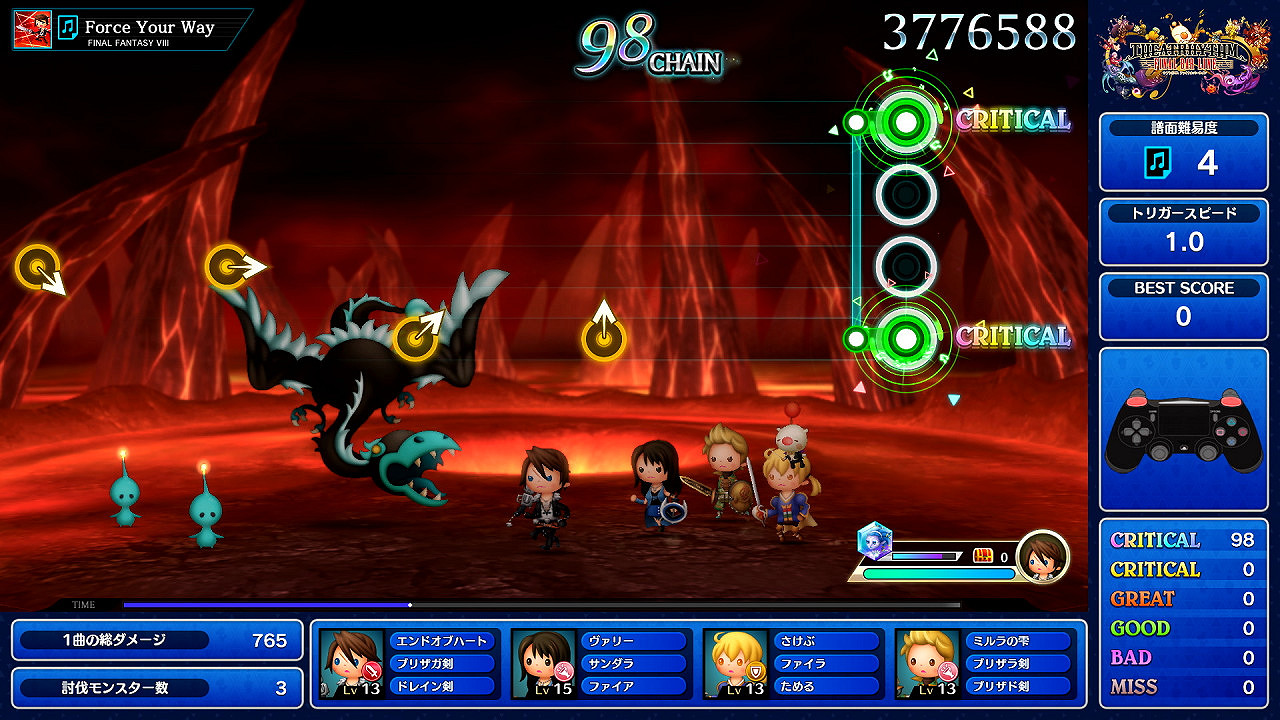Choose the ヴァリー ability
Image resolution: width=1280 pixels, height=720 pixels.
click(x=634, y=641)
